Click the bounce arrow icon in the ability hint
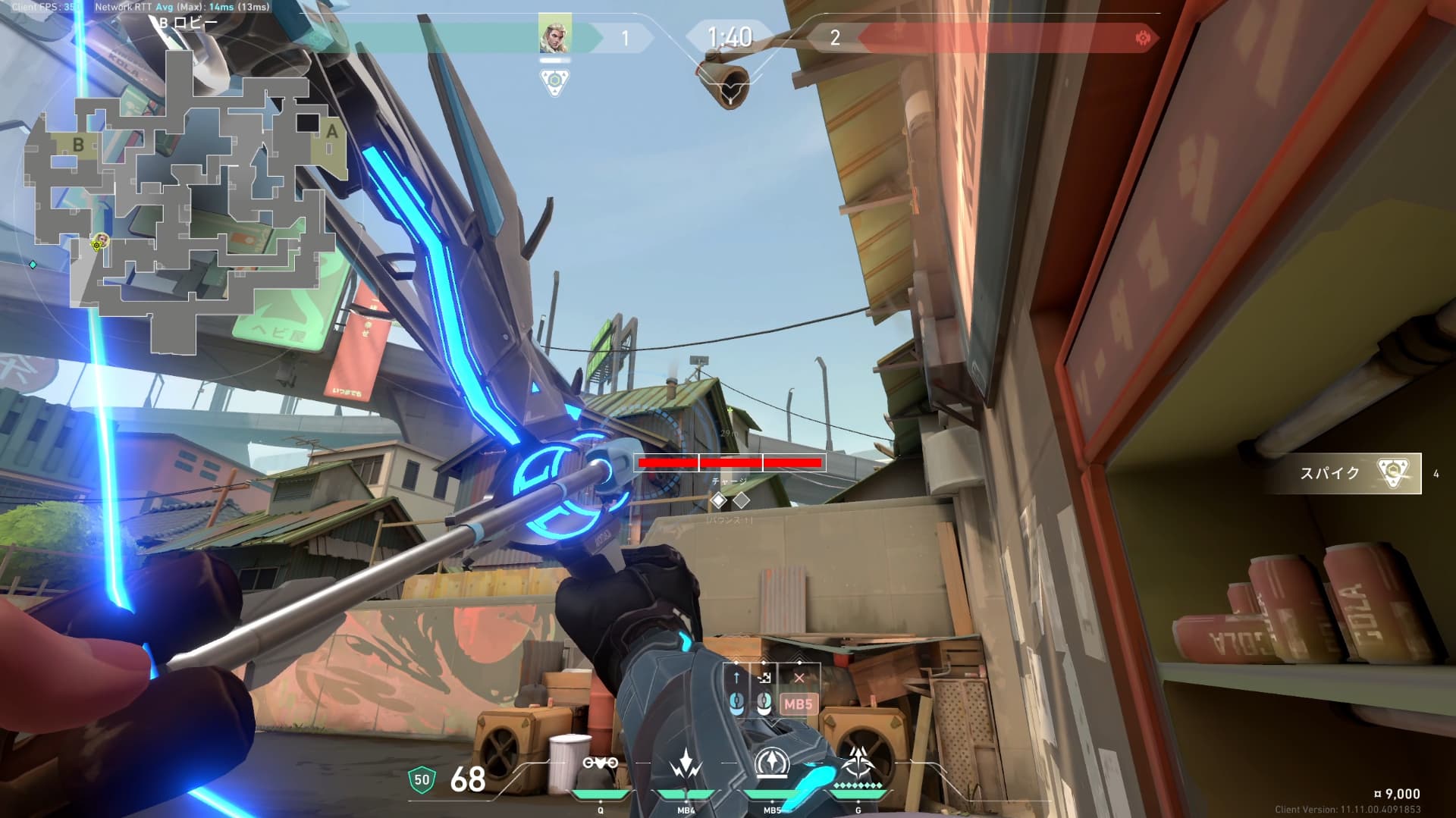Screen dimensions: 1456x818 tap(764, 678)
